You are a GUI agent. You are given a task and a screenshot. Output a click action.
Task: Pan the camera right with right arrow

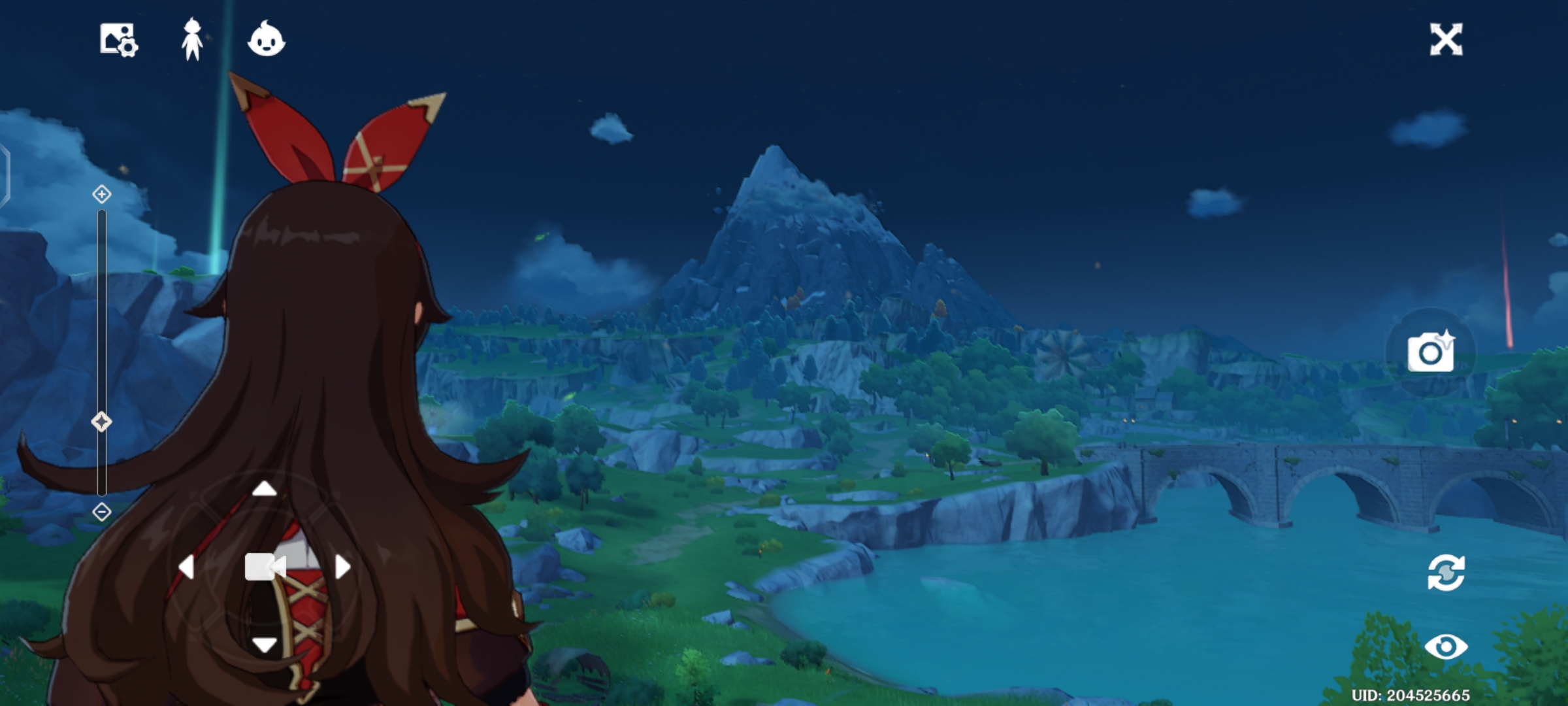coord(343,567)
